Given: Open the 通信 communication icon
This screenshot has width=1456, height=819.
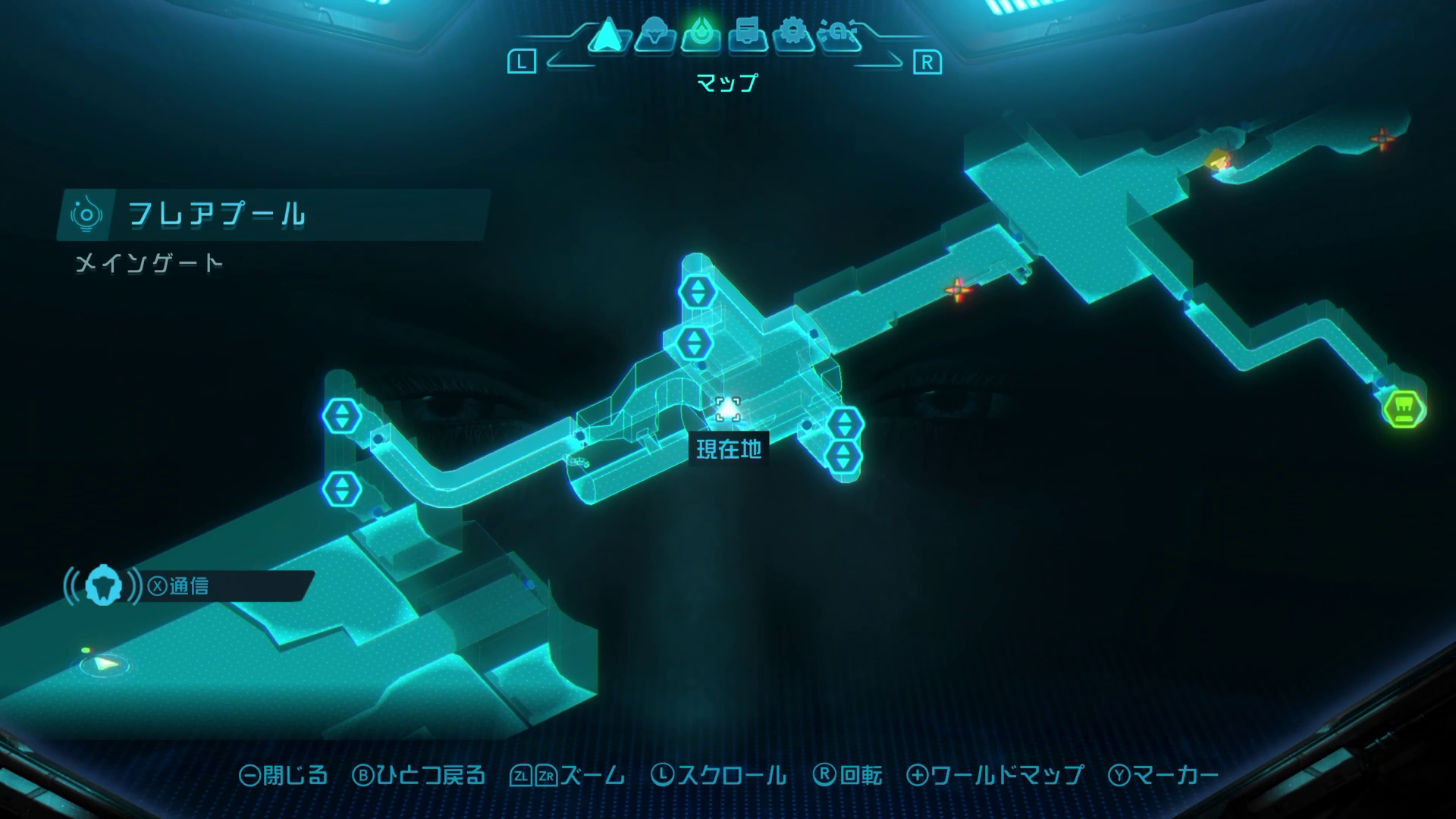Looking at the screenshot, I should pos(104,586).
